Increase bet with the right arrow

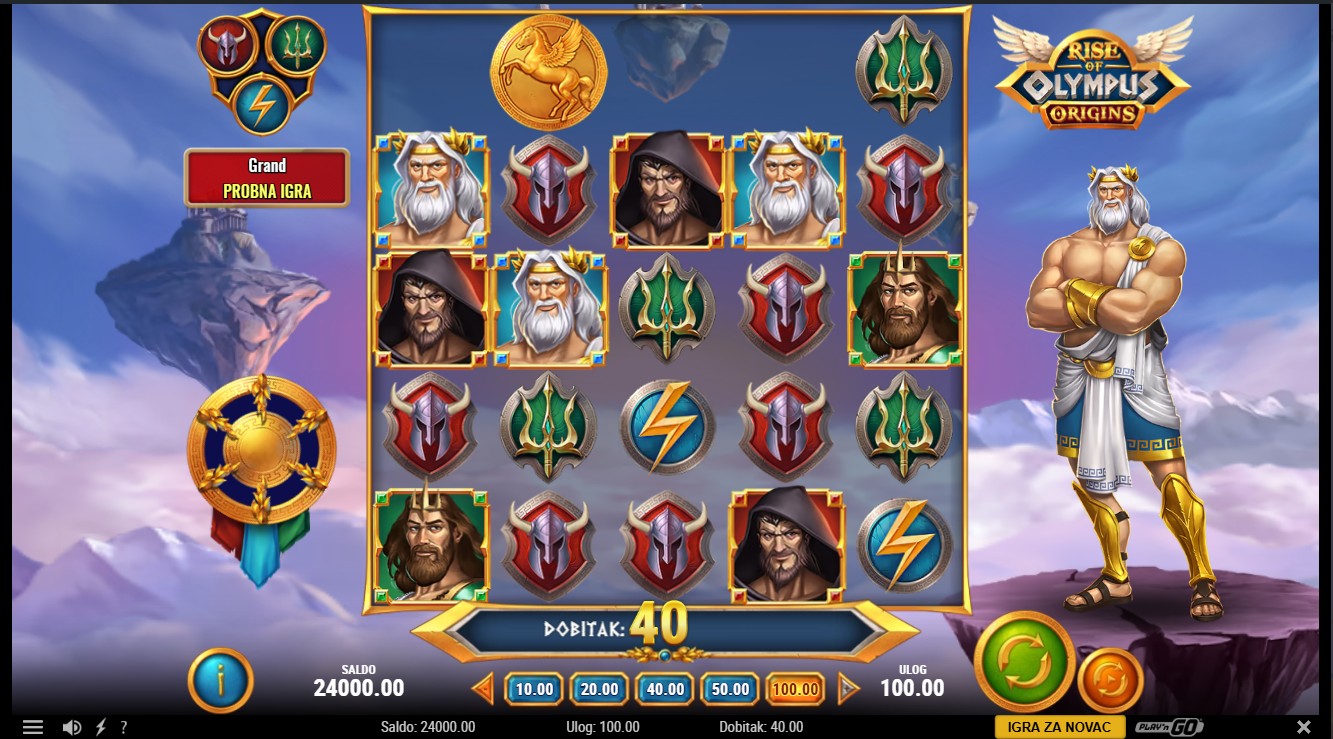848,688
